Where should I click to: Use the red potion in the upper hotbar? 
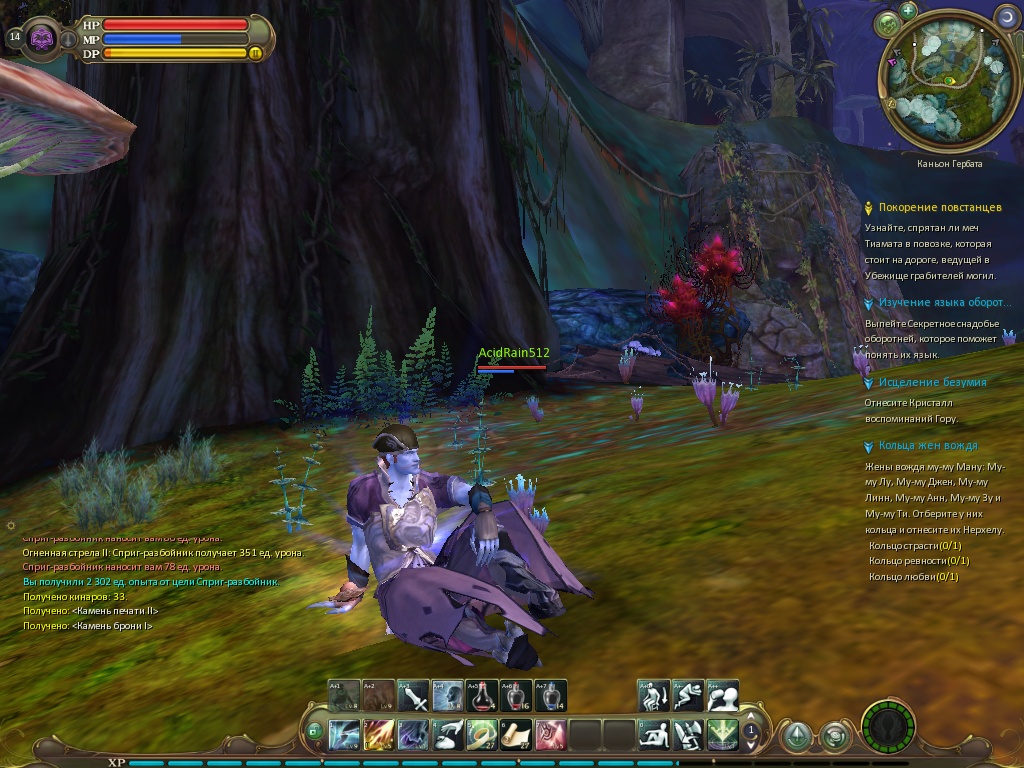pyautogui.click(x=482, y=695)
